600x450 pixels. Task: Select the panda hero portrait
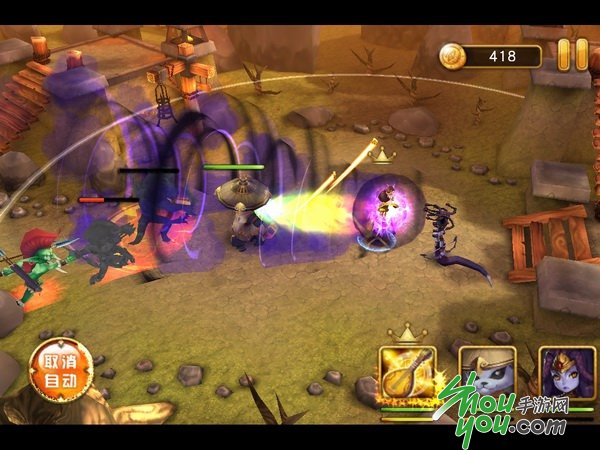487,374
